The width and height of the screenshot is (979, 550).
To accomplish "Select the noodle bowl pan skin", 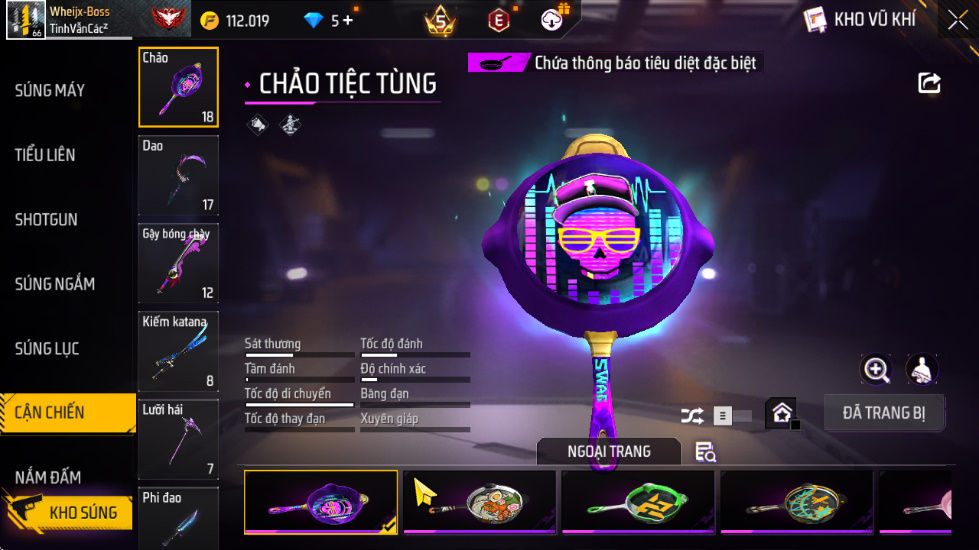I will point(480,502).
